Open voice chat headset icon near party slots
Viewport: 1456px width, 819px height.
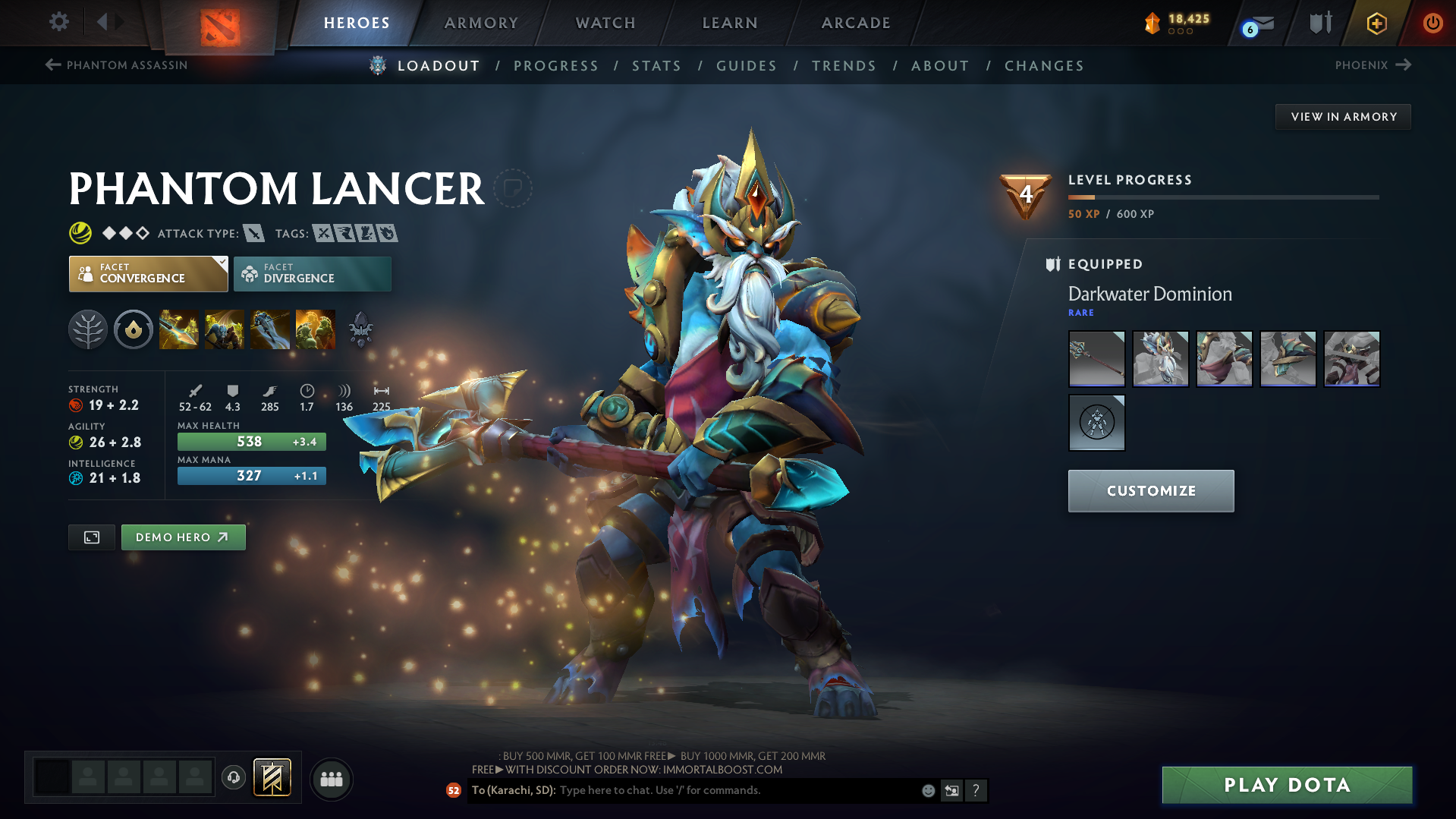tap(234, 779)
